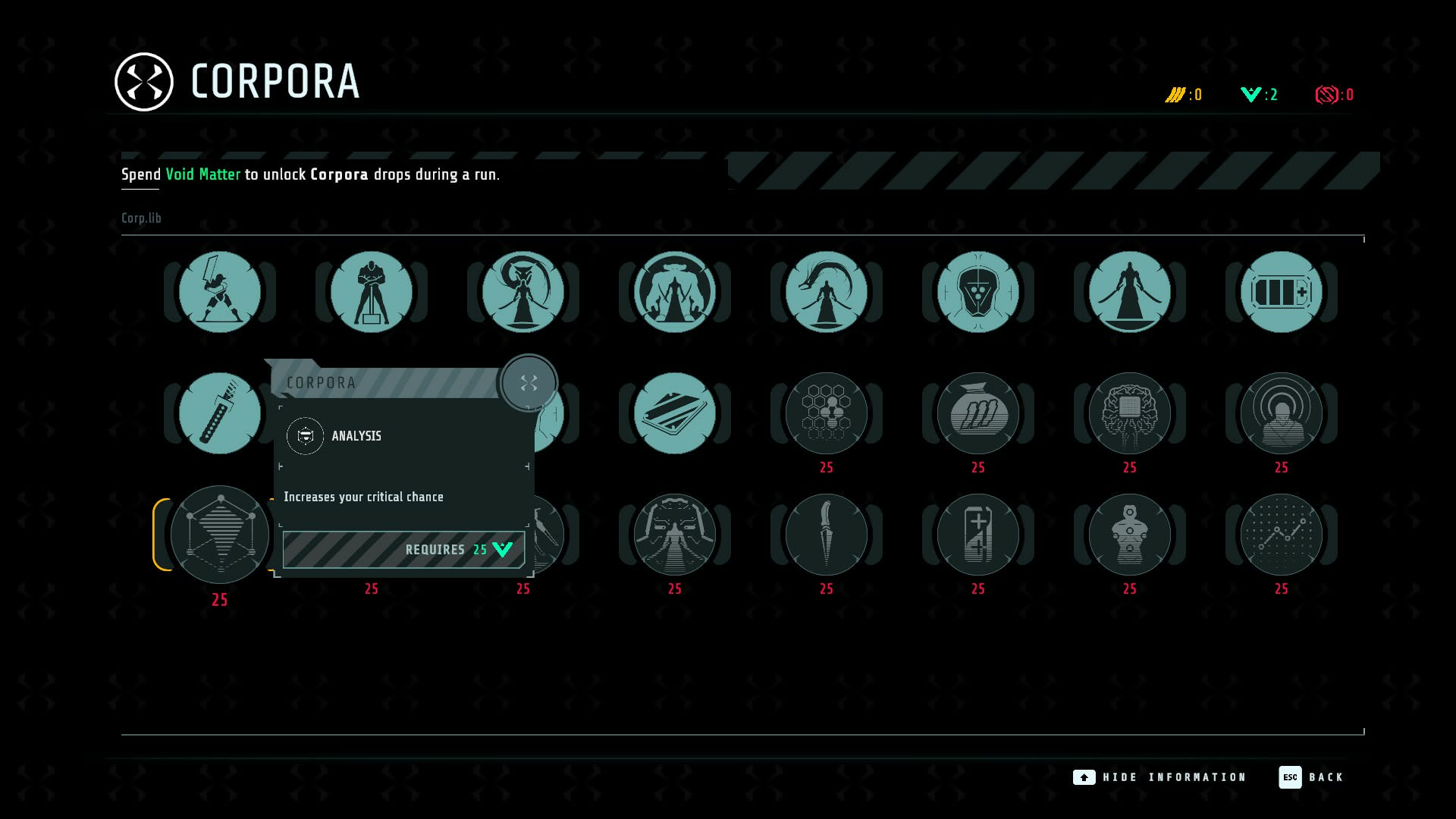
Task: Select the sword-raising warrior corpora icon
Action: click(x=220, y=292)
